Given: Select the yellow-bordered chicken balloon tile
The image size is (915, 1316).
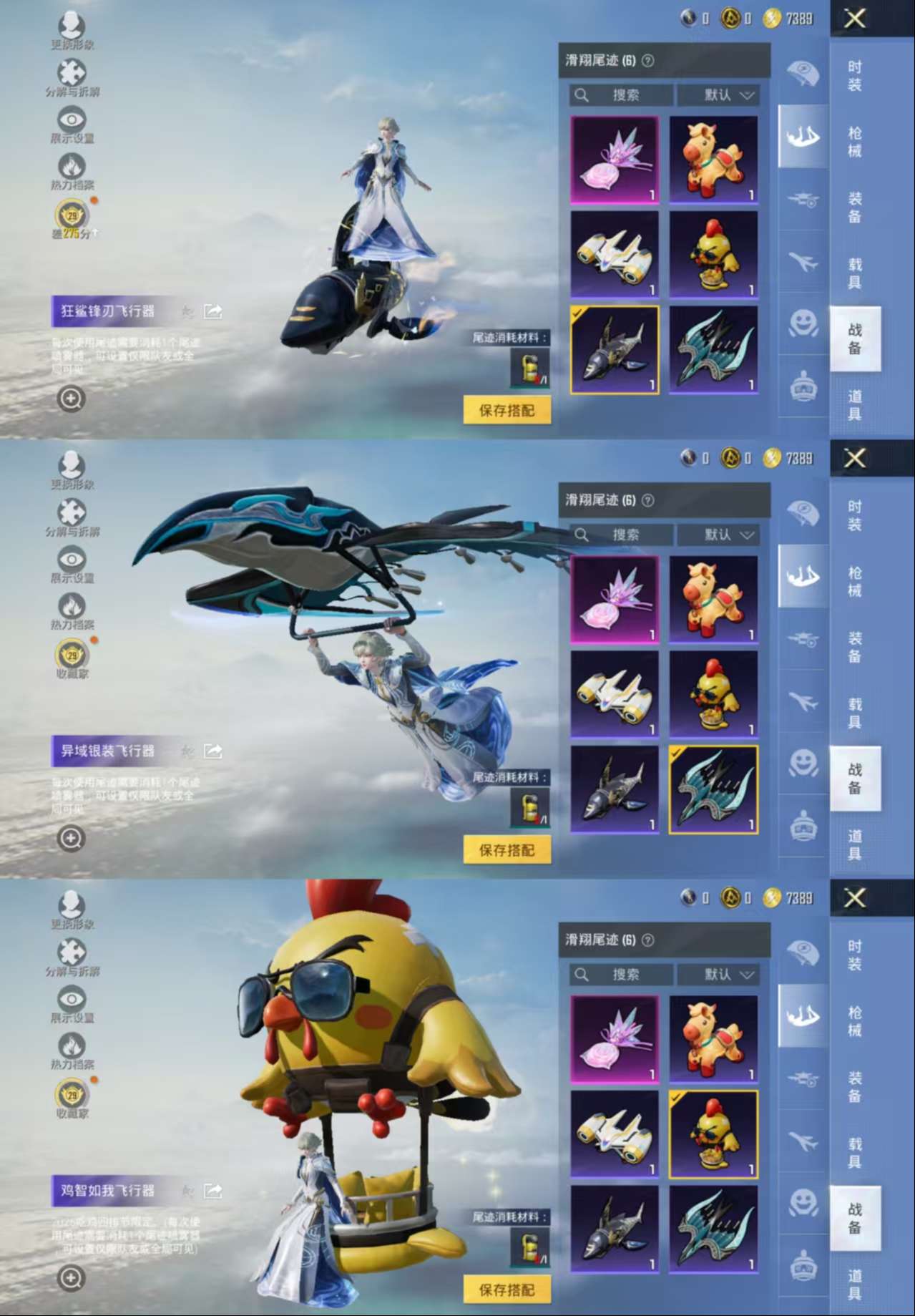Looking at the screenshot, I should (713, 1134).
